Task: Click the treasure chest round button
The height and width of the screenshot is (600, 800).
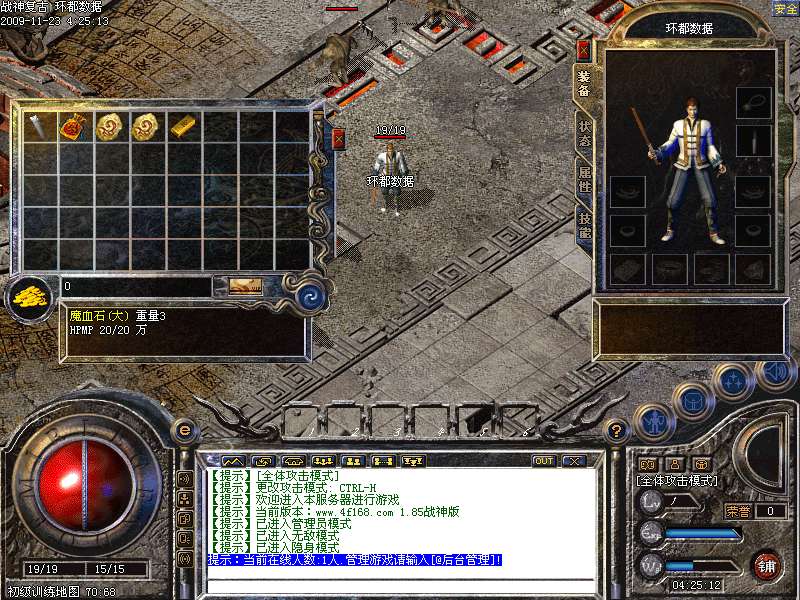Action: [x=694, y=401]
